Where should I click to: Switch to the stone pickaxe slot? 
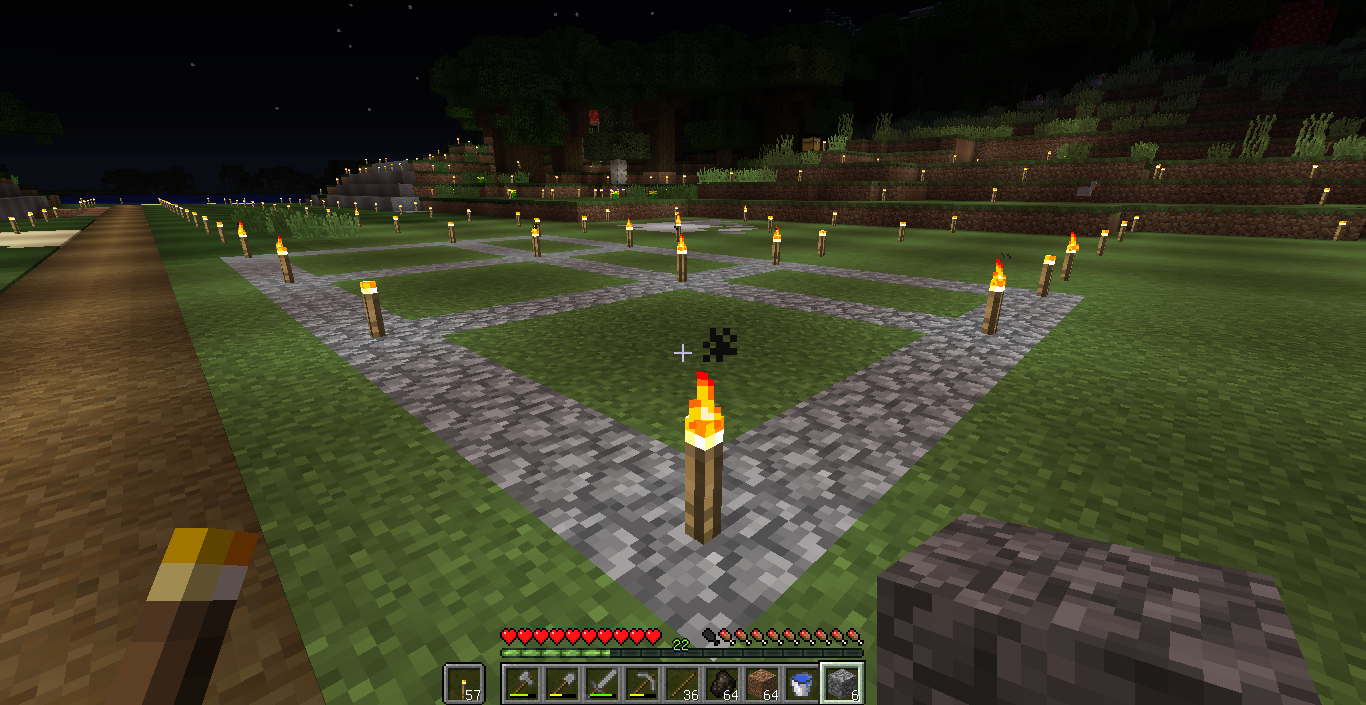pyautogui.click(x=642, y=684)
